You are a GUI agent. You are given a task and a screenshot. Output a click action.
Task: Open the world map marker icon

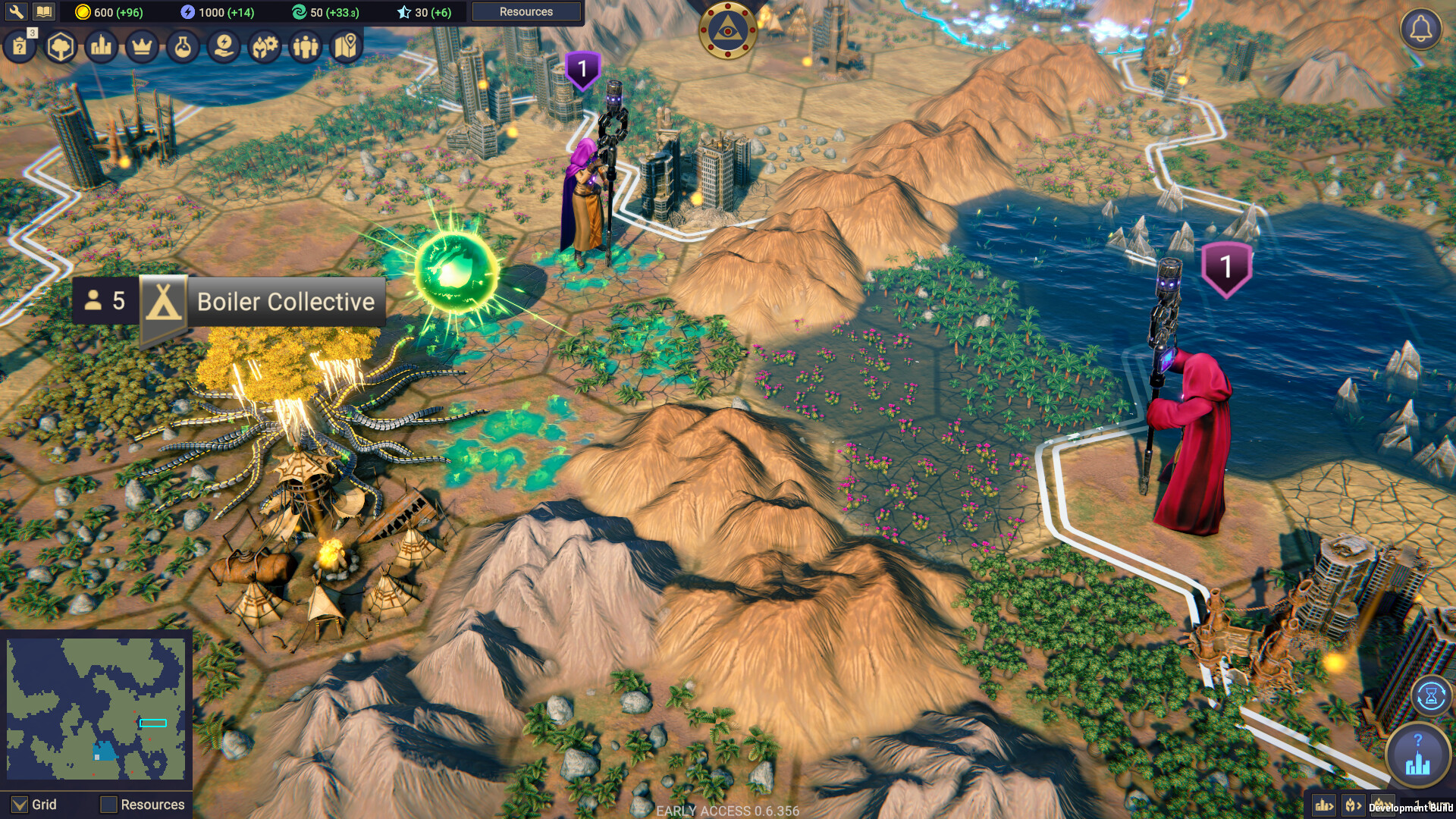click(346, 45)
